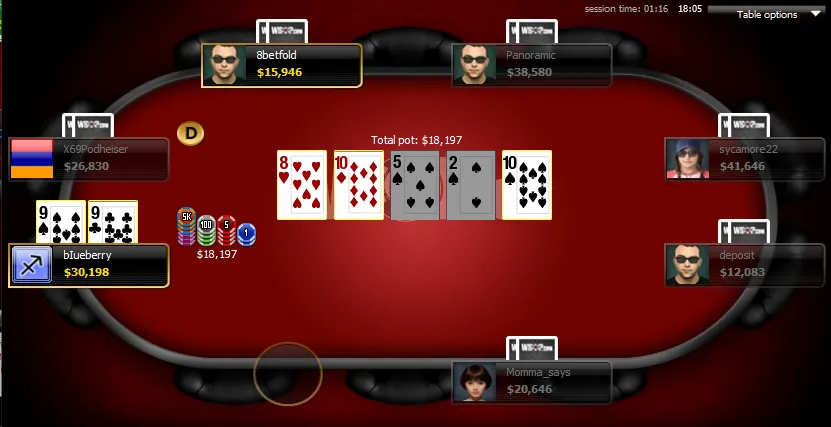Click the 9 of spades hole card

[x=60, y=222]
